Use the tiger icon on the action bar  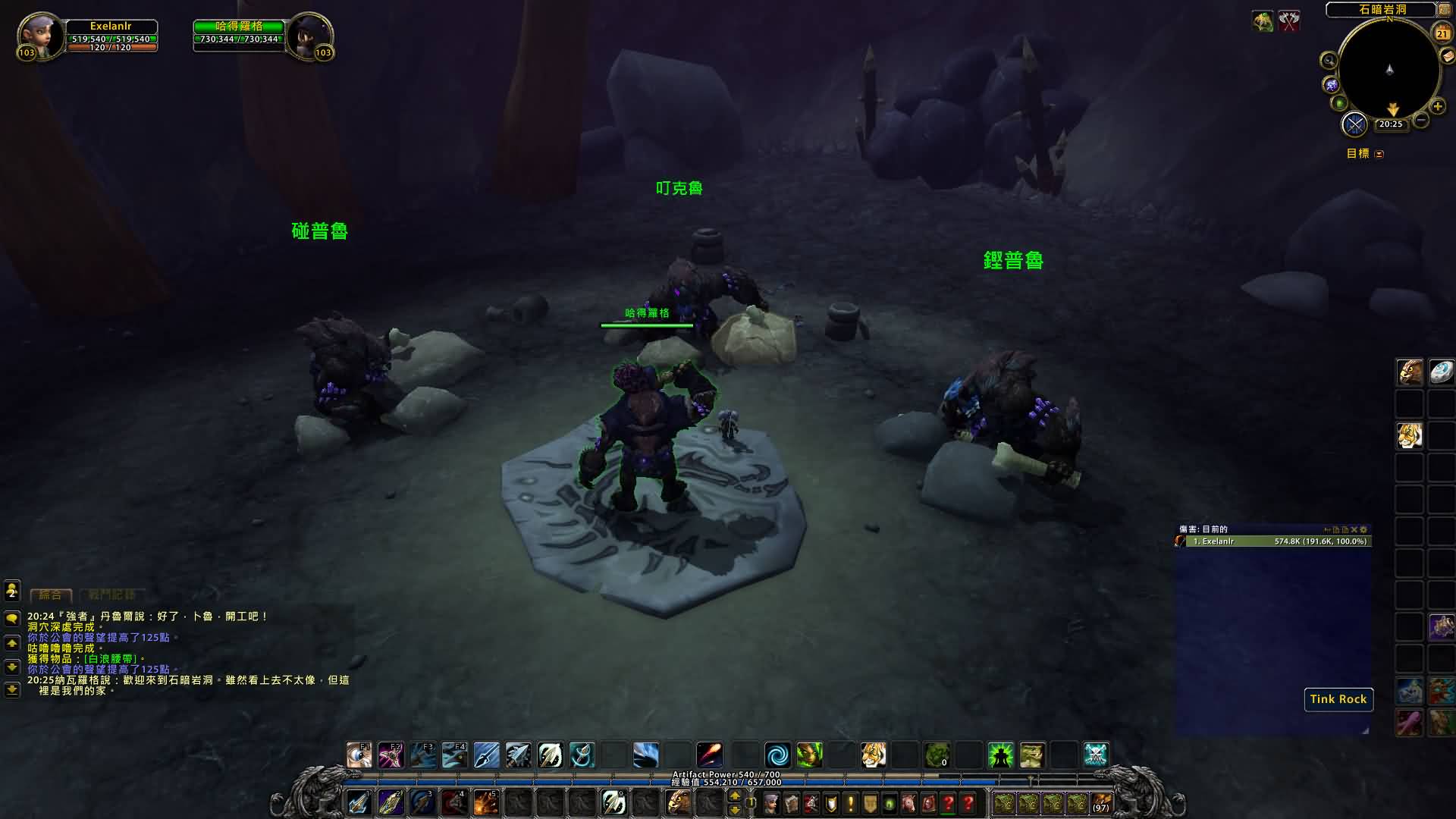coord(873,755)
